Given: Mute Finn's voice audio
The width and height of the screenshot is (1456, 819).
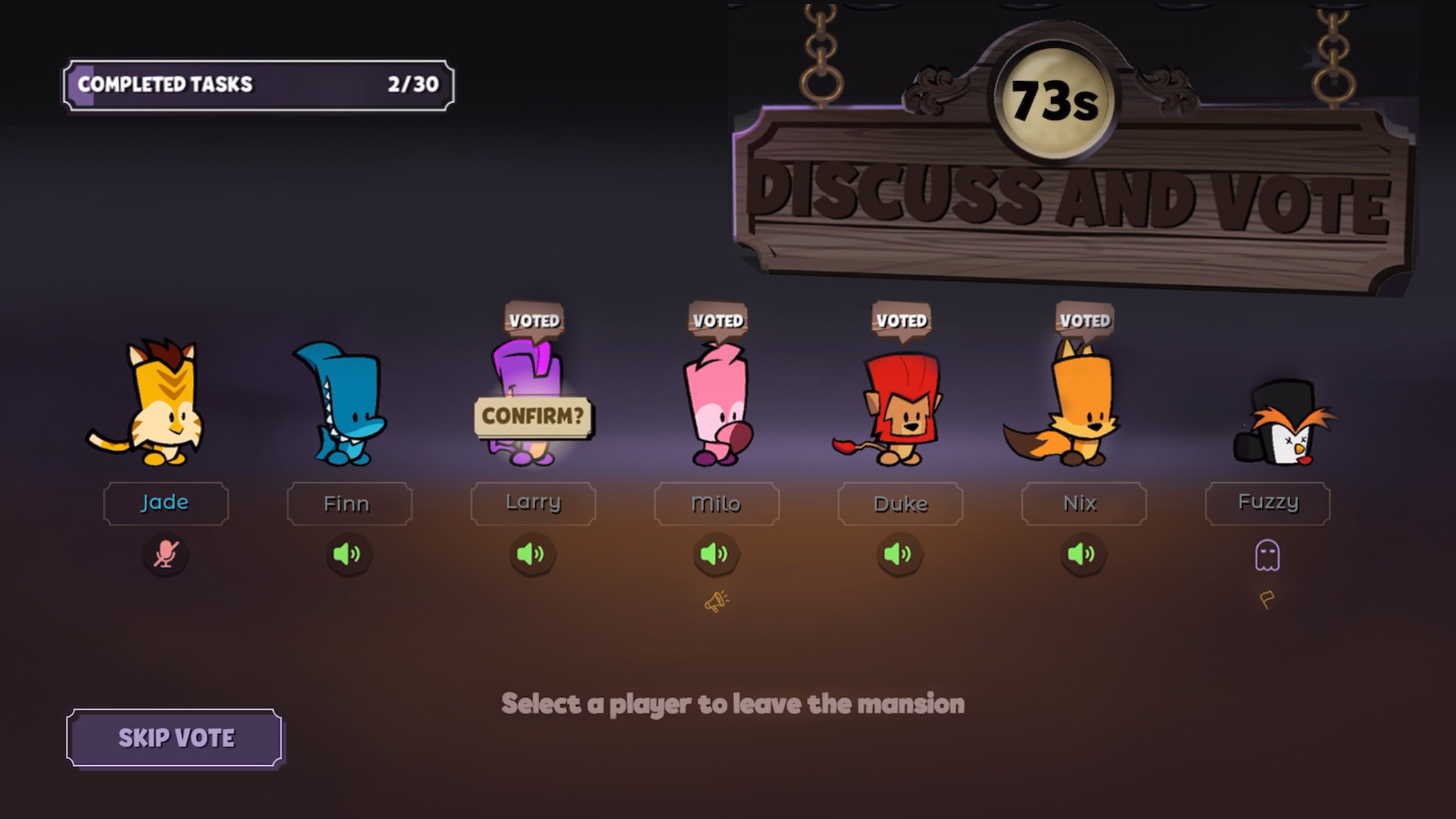Looking at the screenshot, I should click(x=349, y=554).
